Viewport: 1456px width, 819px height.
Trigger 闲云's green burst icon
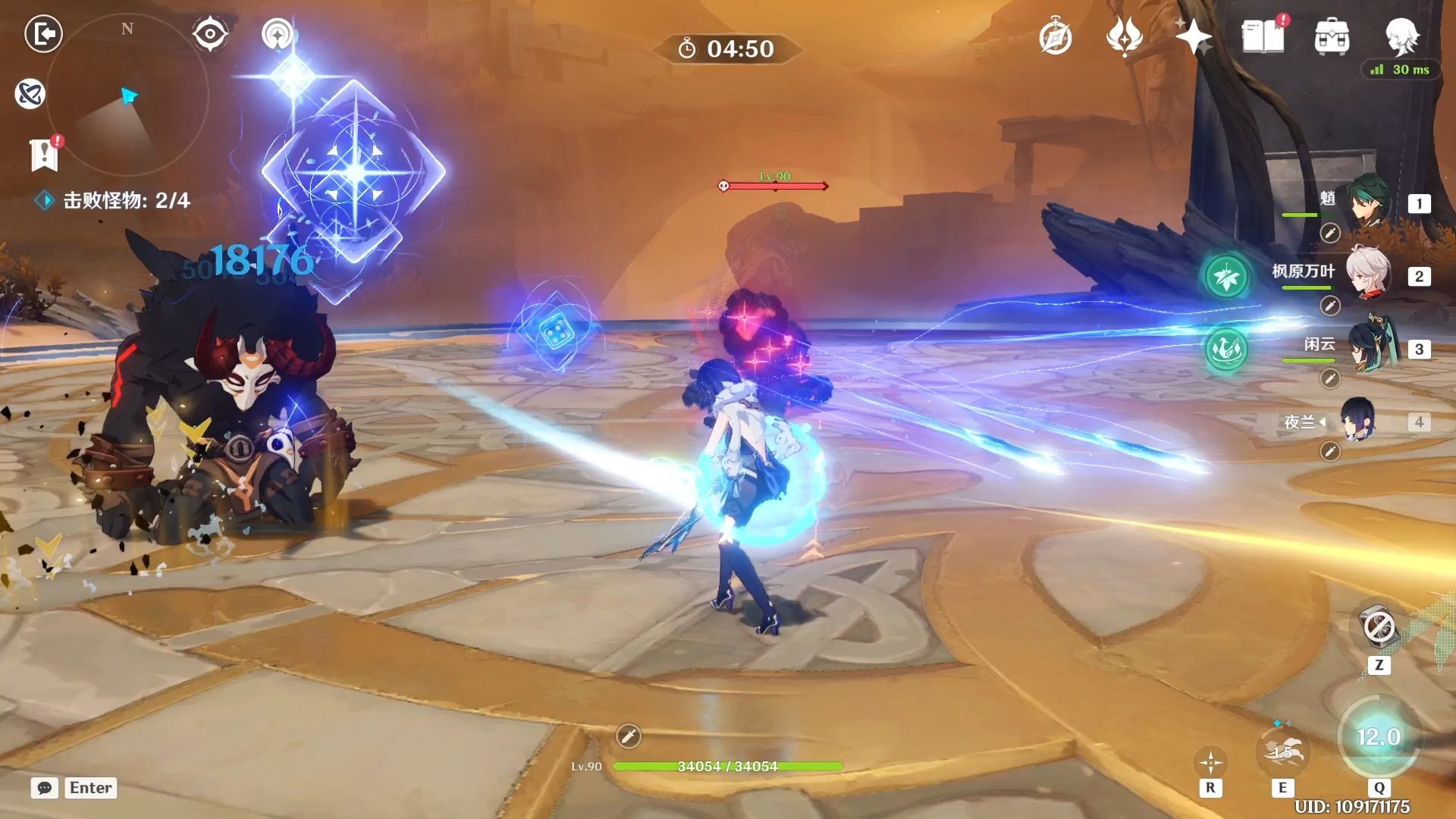click(x=1225, y=350)
